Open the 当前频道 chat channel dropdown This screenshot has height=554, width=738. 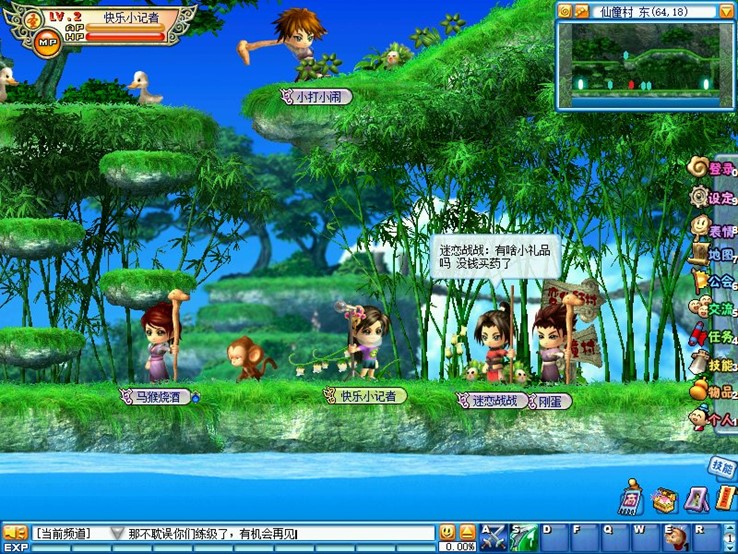pos(118,534)
